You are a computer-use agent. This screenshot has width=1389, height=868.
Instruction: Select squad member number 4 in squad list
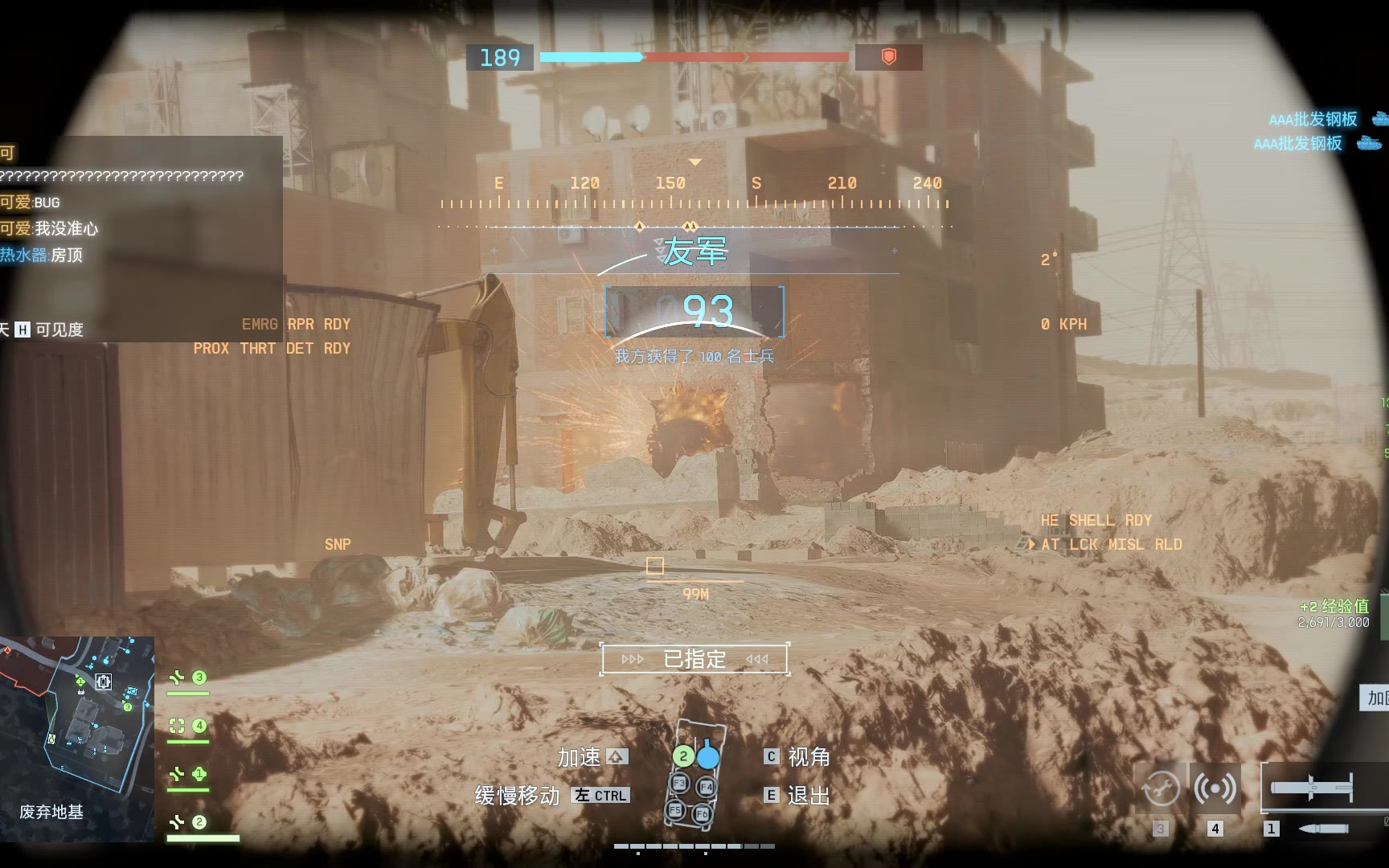pos(188,727)
